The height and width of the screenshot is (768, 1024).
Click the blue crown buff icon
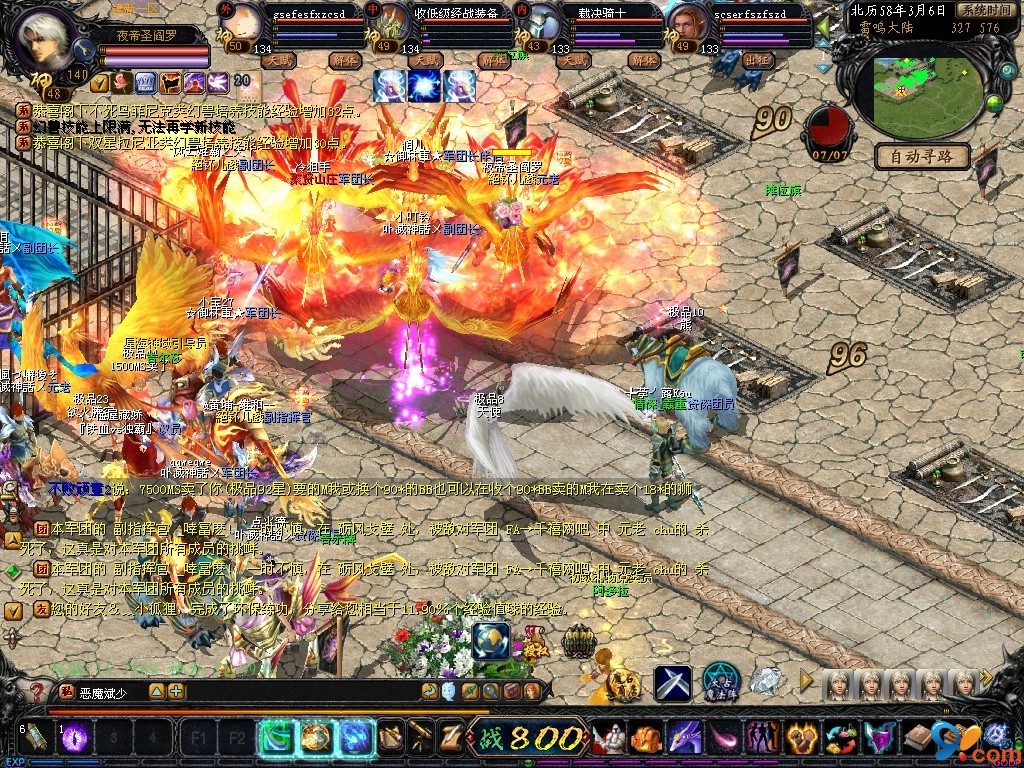tap(145, 82)
